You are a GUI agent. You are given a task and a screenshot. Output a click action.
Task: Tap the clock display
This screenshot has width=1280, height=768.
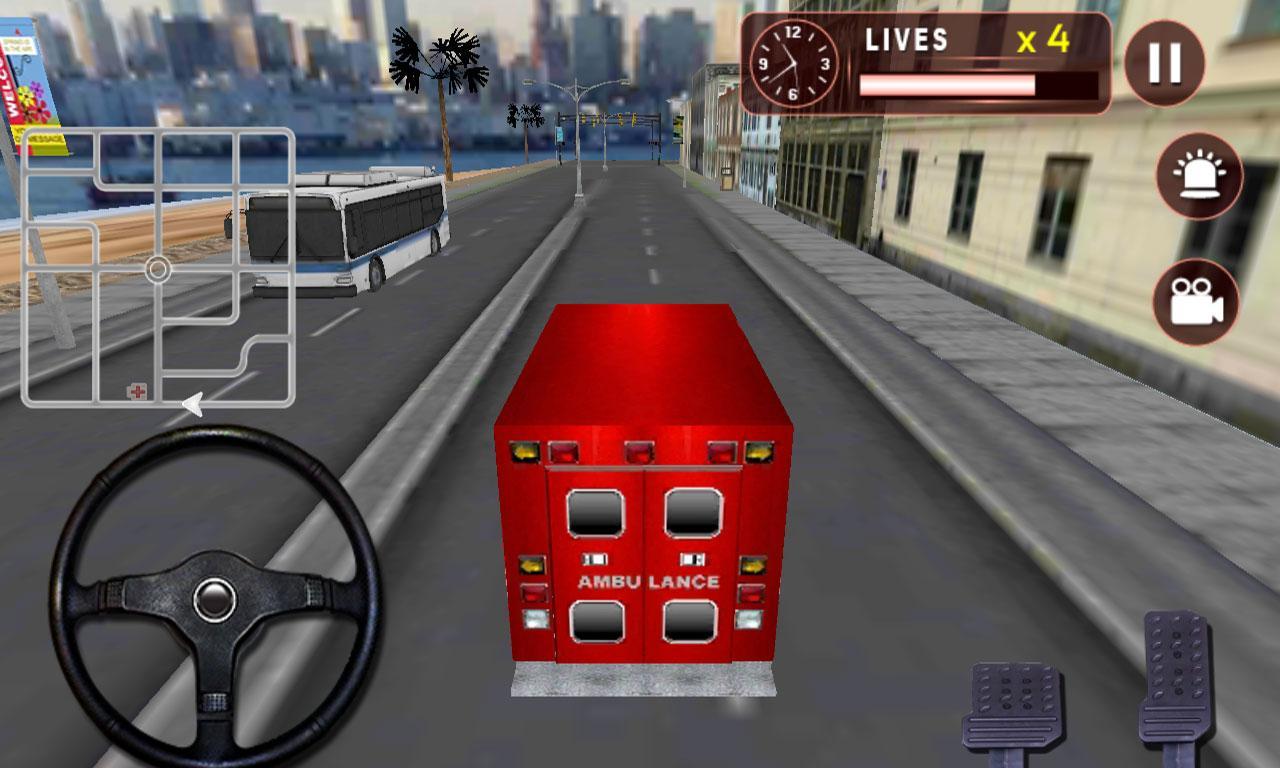pyautogui.click(x=793, y=64)
